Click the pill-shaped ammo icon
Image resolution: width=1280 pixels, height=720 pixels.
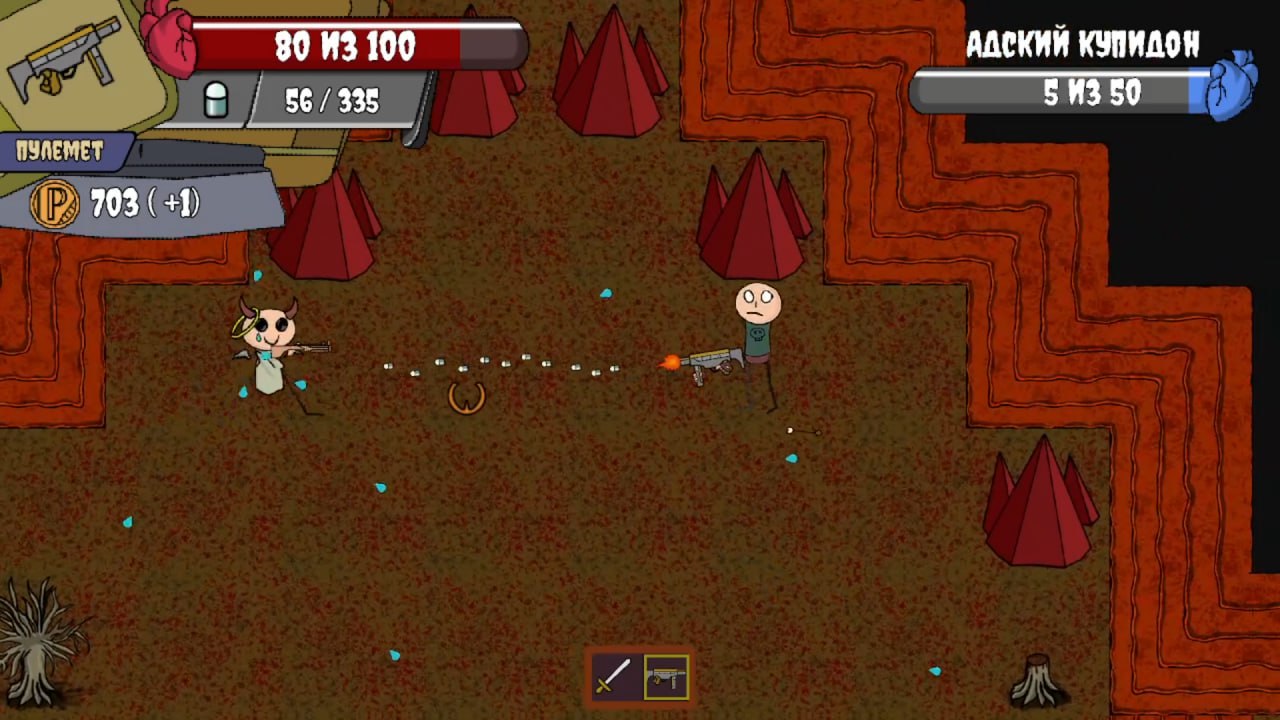coord(216,100)
